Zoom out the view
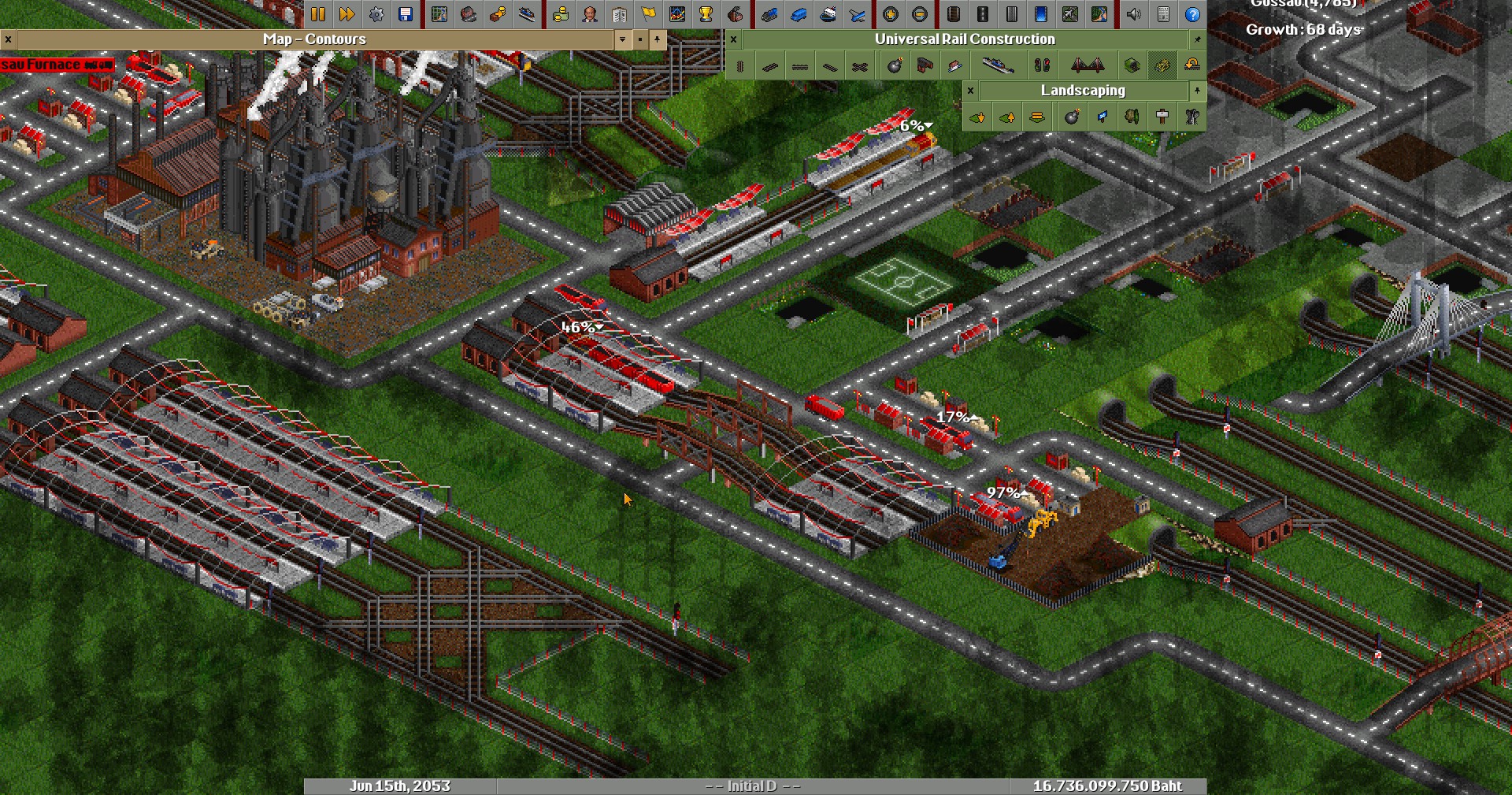The width and height of the screenshot is (1512, 795). point(920,14)
